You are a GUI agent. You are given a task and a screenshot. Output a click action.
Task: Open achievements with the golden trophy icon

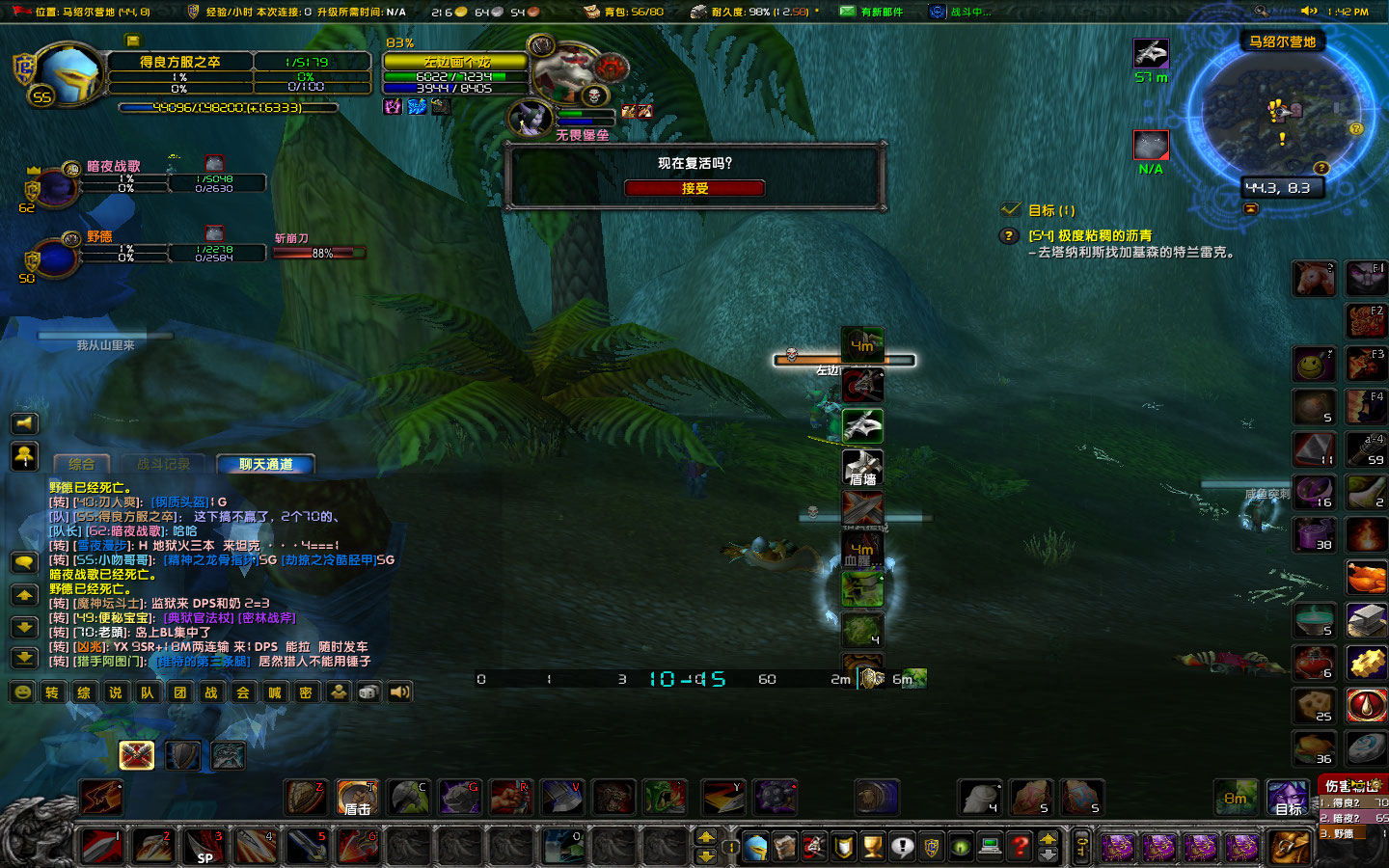[871, 846]
